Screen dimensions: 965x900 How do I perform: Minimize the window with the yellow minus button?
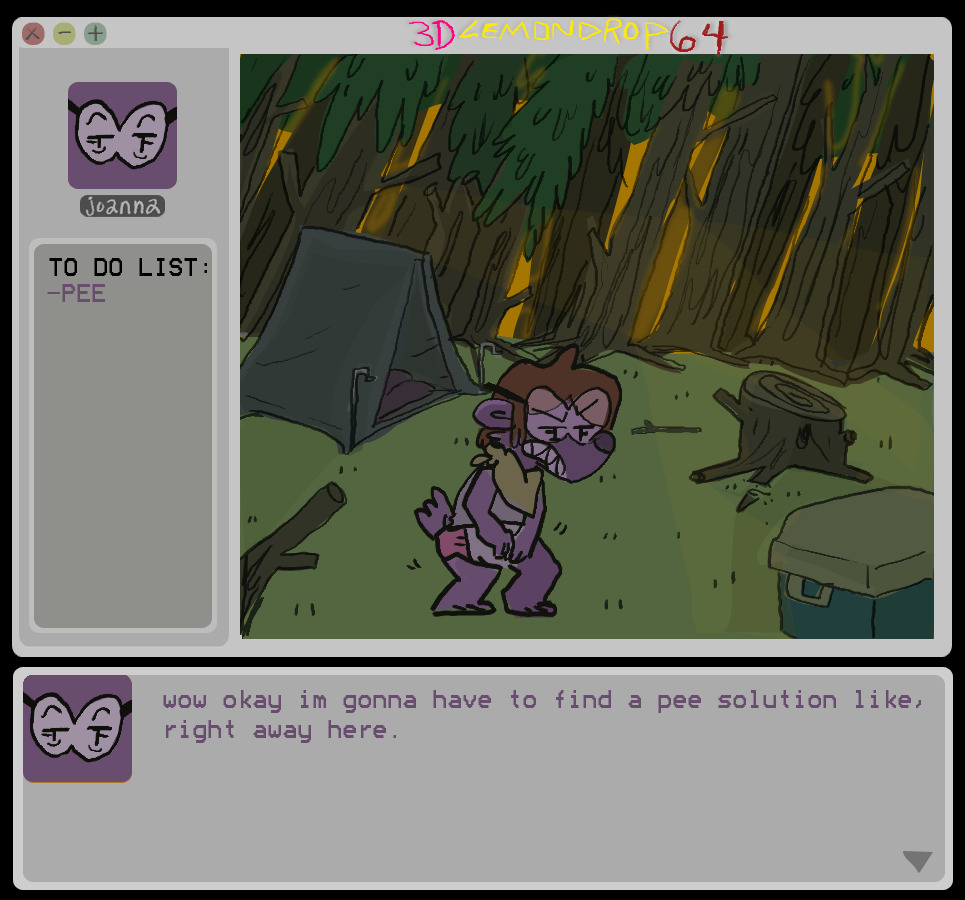coord(64,34)
